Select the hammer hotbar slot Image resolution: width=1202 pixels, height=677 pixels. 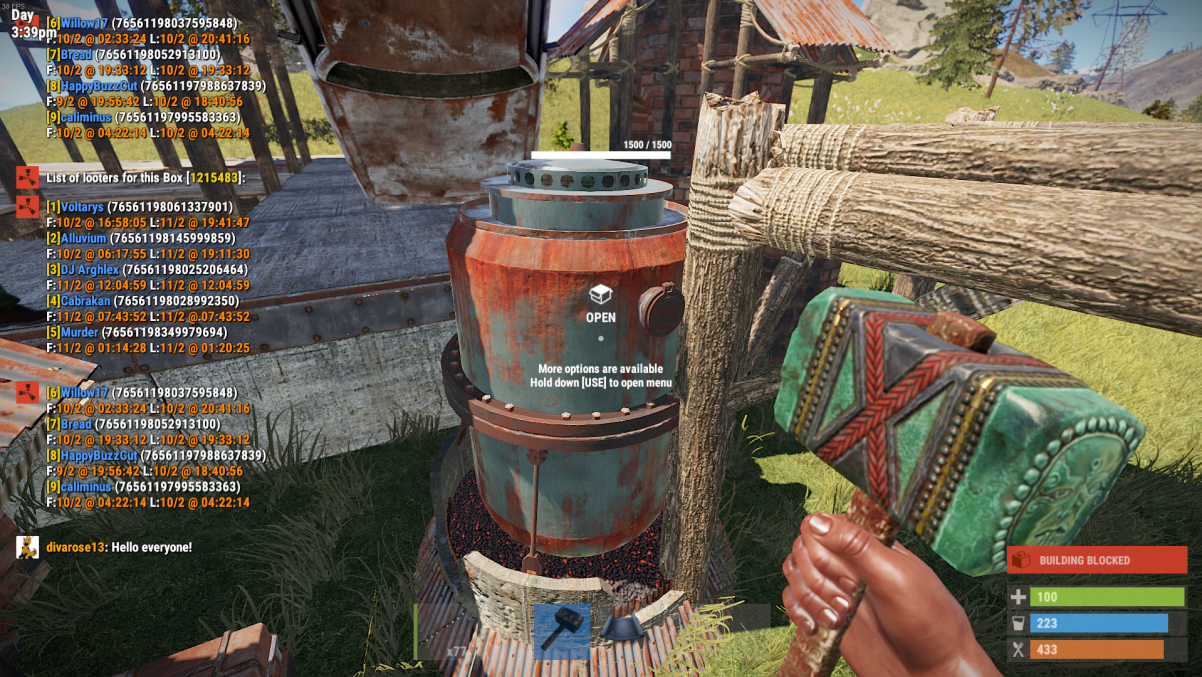(562, 630)
